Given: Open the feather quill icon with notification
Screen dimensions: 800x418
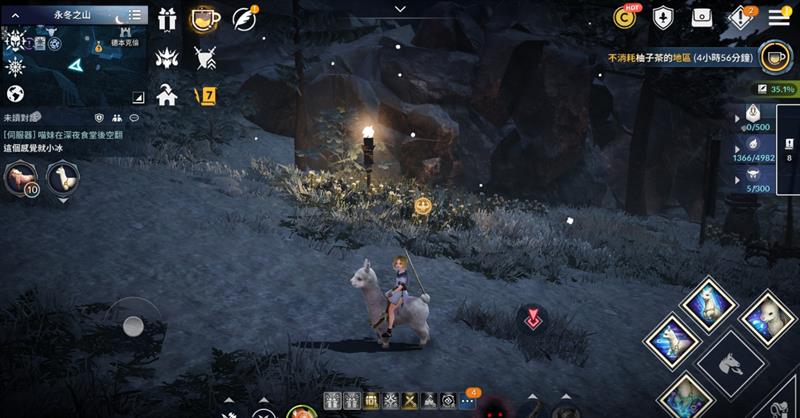Looking at the screenshot, I should coord(243,18).
